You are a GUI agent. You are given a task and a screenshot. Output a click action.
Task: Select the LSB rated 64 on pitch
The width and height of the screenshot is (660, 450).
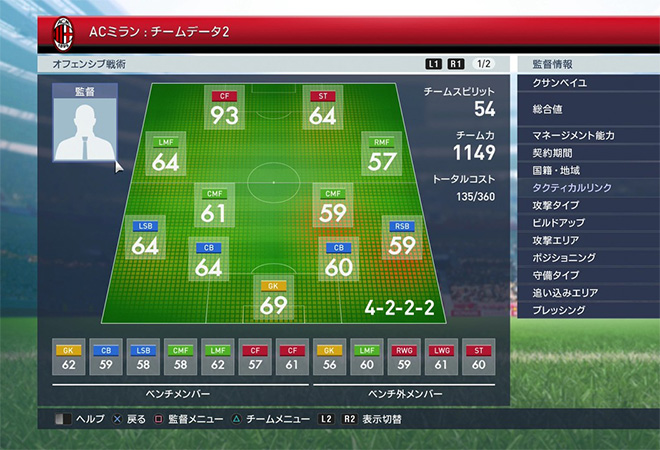[146, 239]
